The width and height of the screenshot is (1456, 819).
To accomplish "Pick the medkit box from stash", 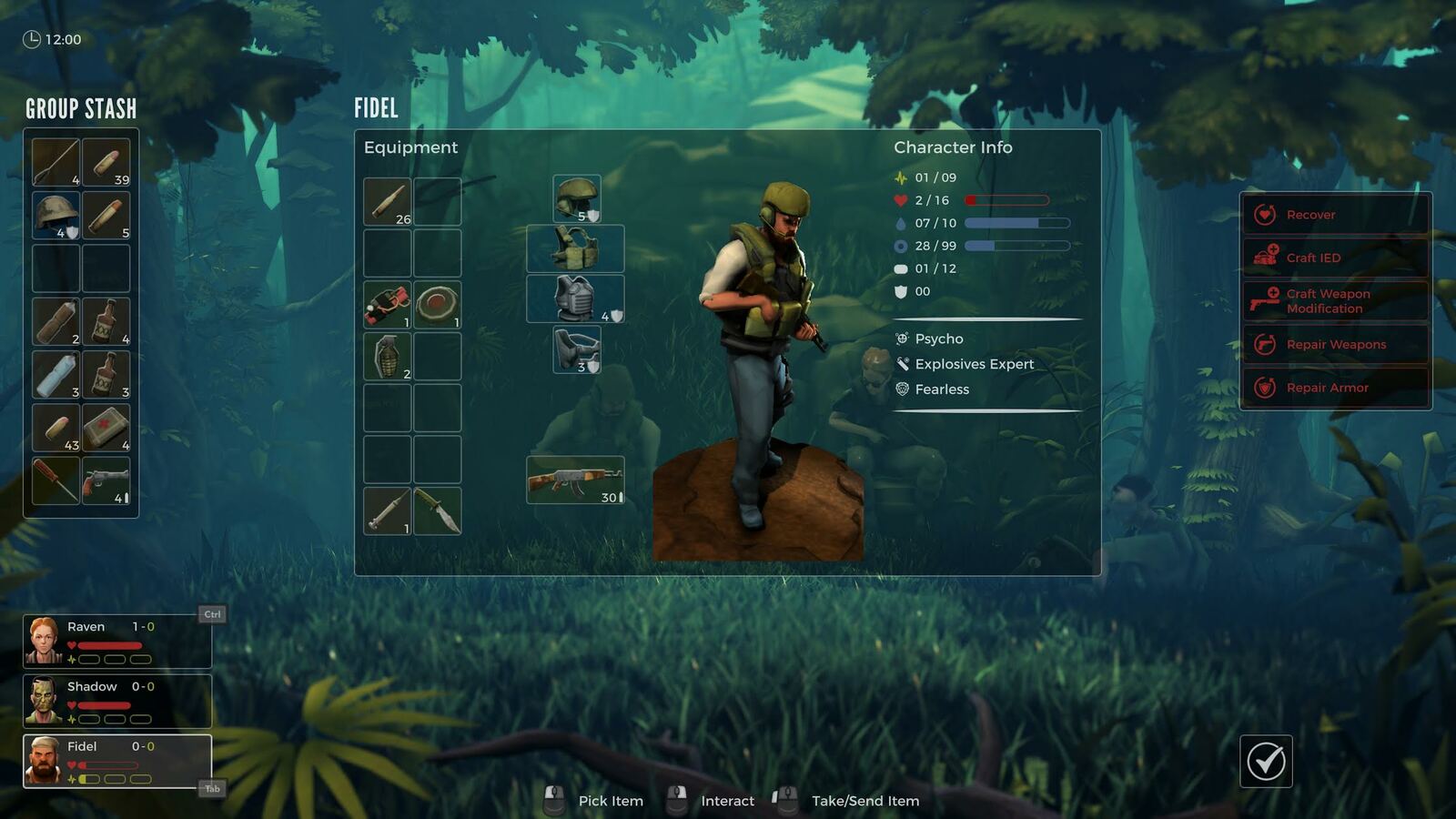I will [106, 428].
